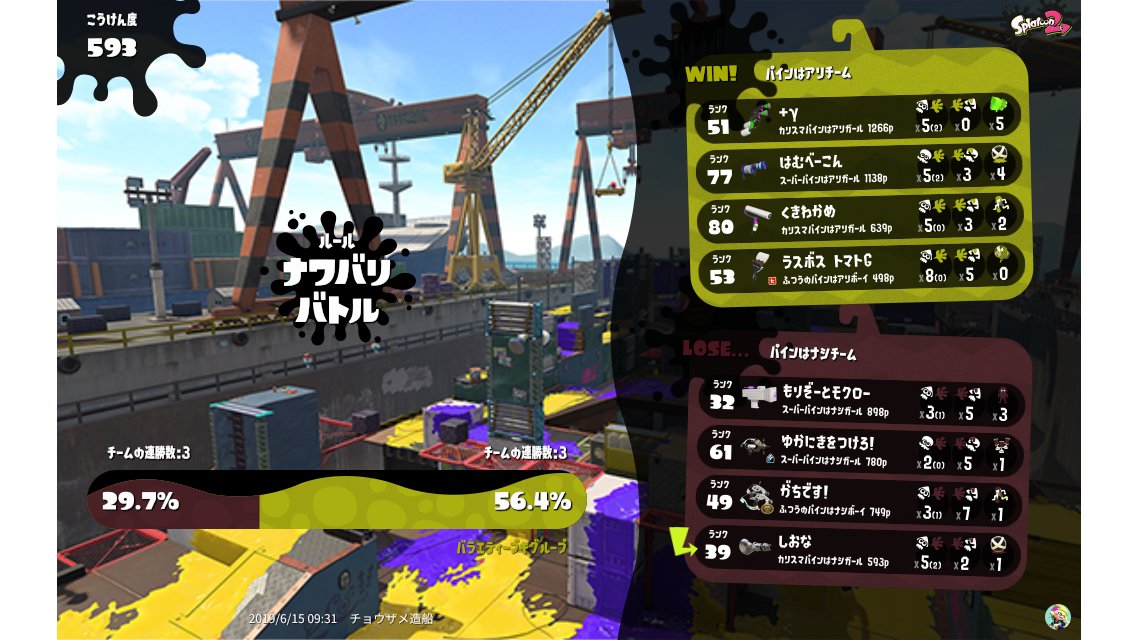Choose the がちです! player row
1138x640 pixels.
point(858,500)
